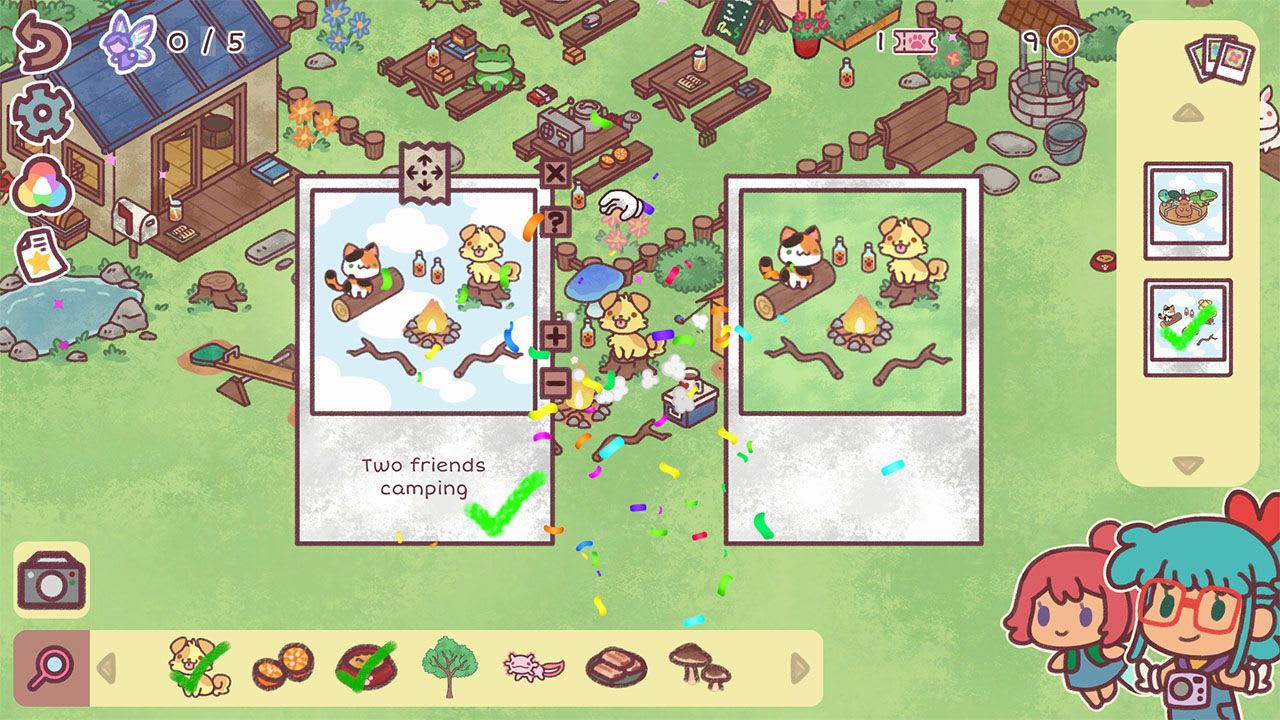This screenshot has width=1280, height=720.
Task: Click the camera icon at bottom left
Action: tap(52, 578)
